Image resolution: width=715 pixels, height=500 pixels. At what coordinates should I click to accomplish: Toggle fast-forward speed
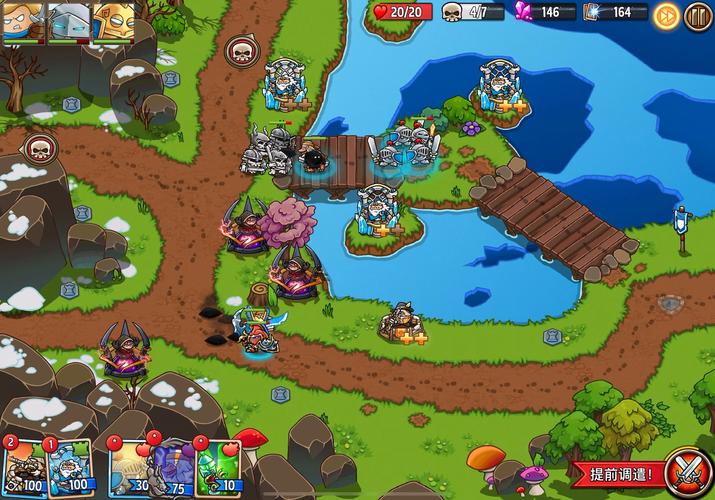[x=666, y=15]
